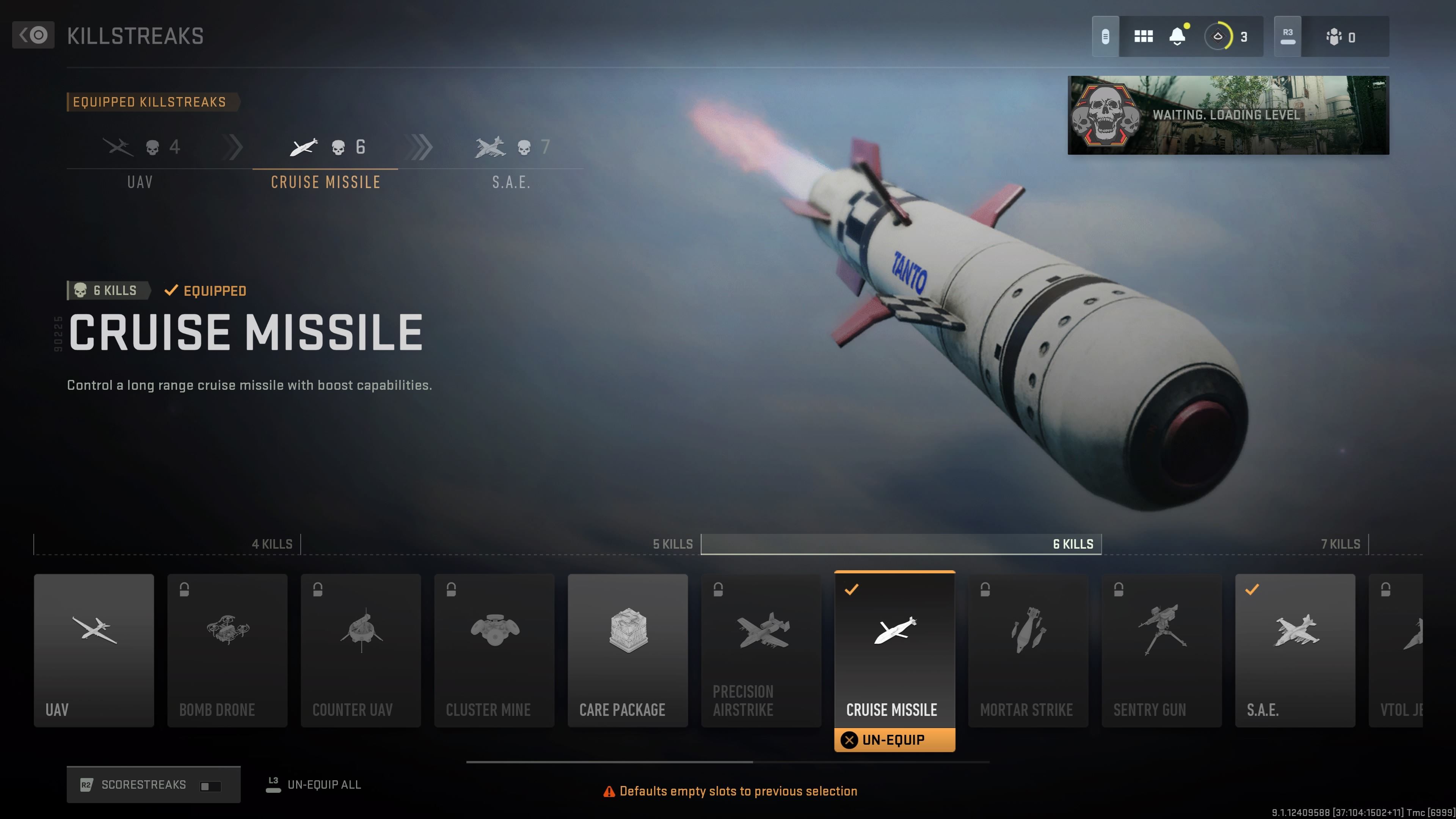Pick the Counter UAV killstreak card
The height and width of the screenshot is (819, 1456).
click(x=361, y=650)
